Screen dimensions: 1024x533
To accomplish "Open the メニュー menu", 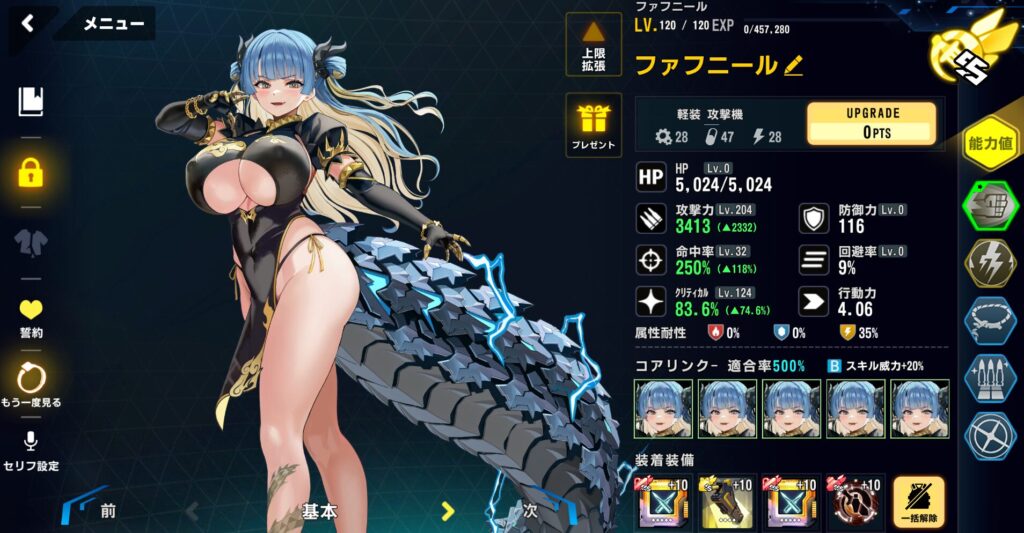I will tap(112, 24).
